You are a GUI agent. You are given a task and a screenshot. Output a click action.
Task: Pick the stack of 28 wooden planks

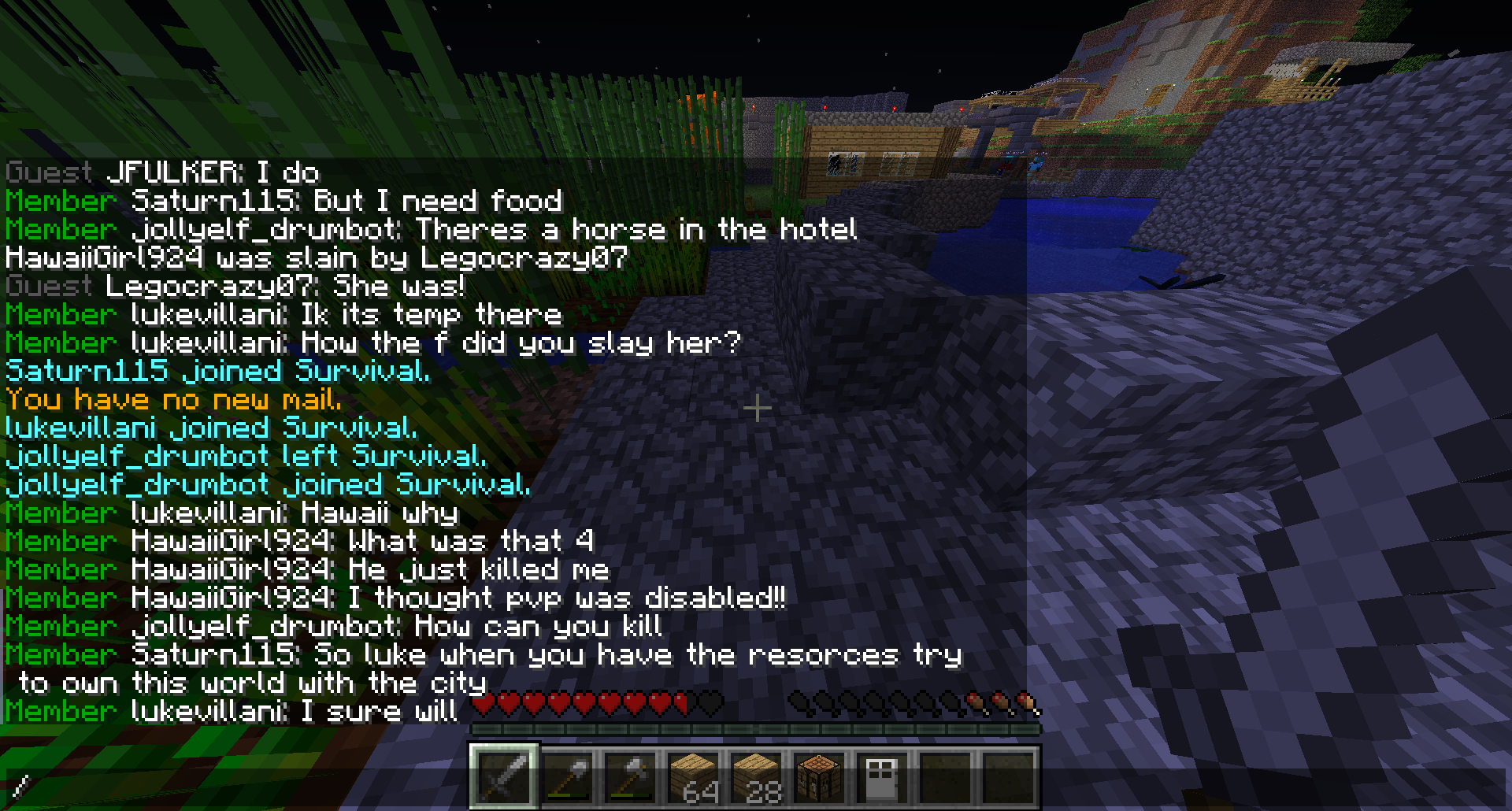coord(756,776)
